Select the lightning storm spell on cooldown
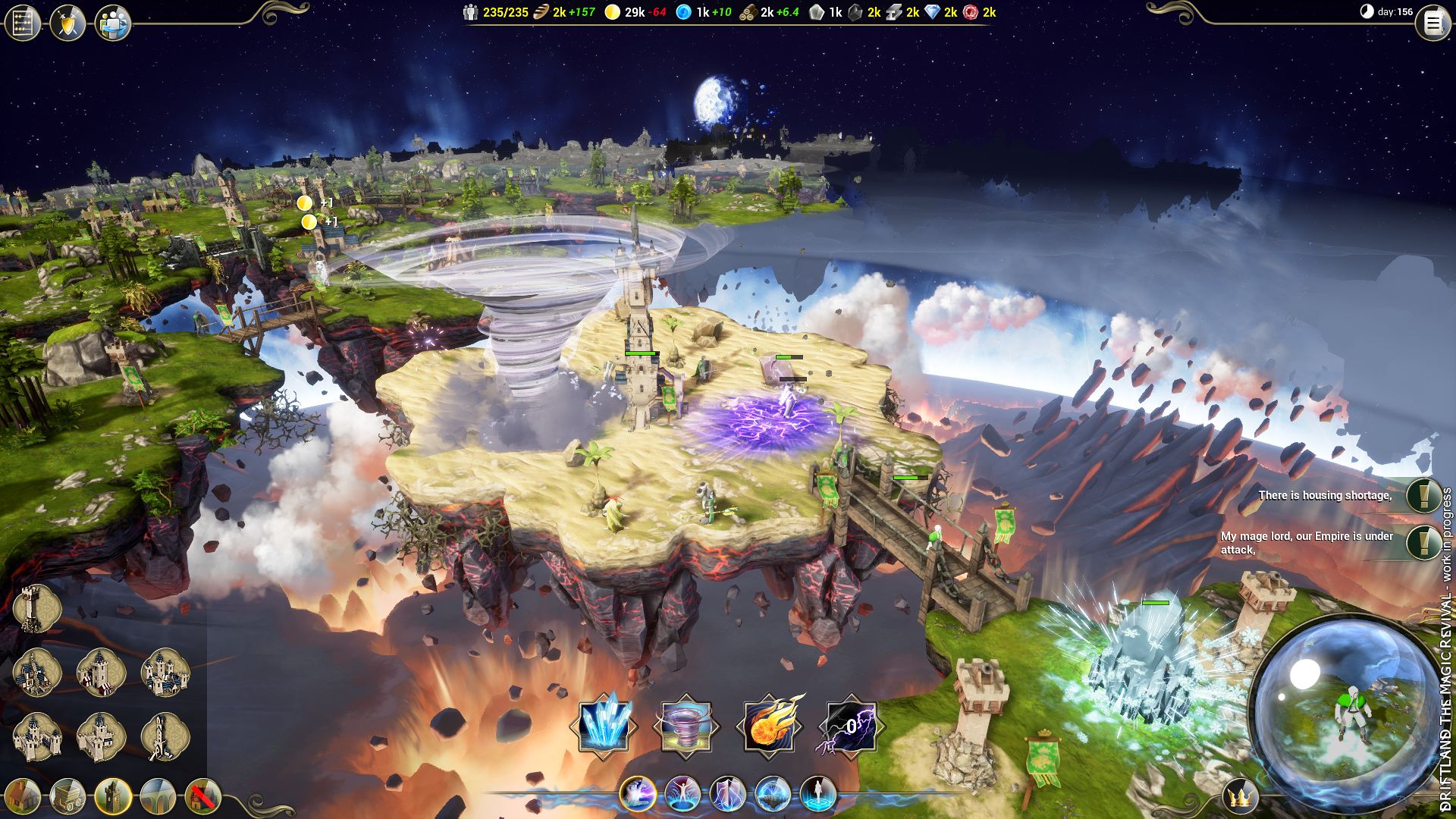The image size is (1456, 819). point(851,726)
